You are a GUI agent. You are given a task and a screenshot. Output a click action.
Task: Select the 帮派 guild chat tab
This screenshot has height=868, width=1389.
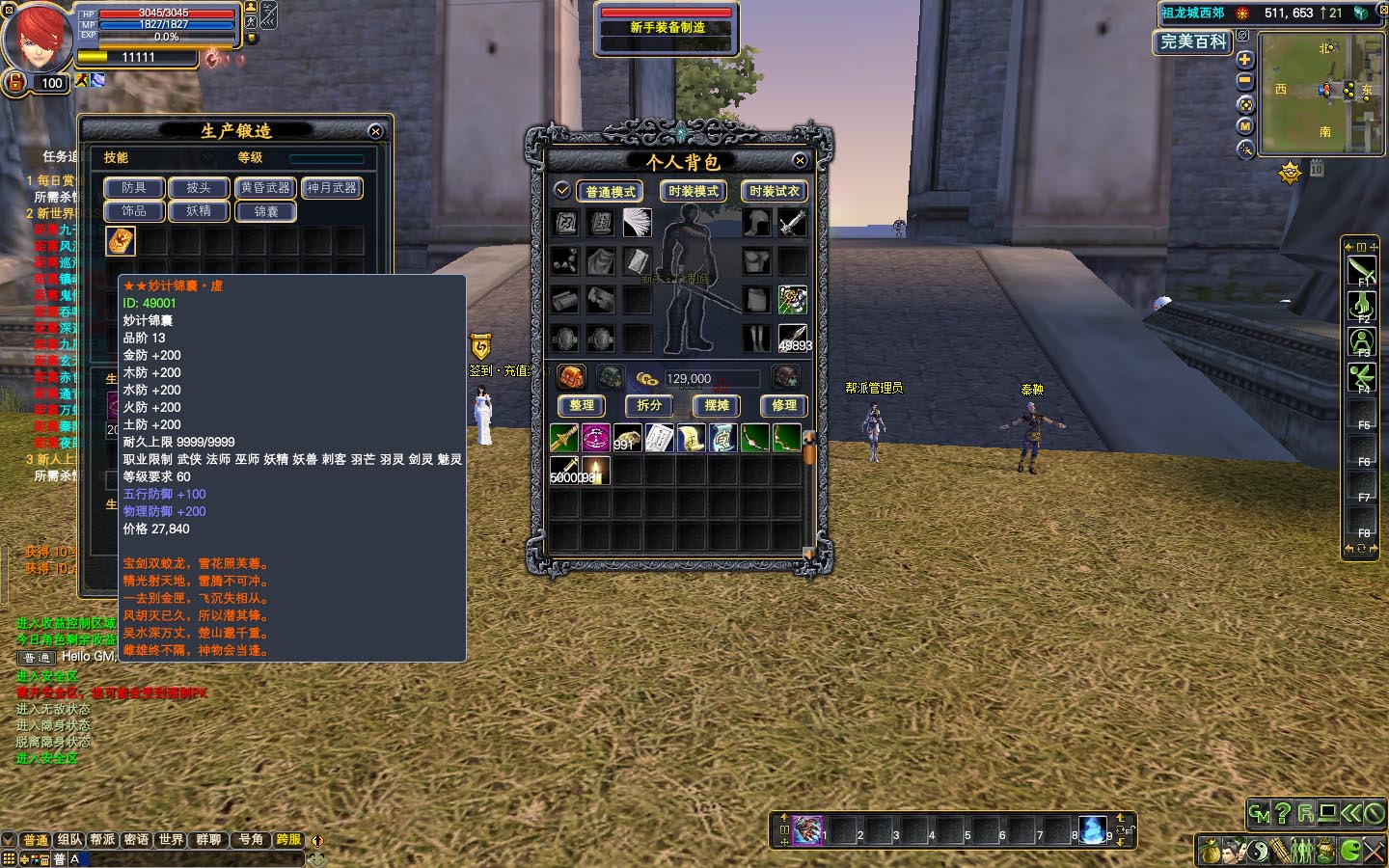pos(103,840)
